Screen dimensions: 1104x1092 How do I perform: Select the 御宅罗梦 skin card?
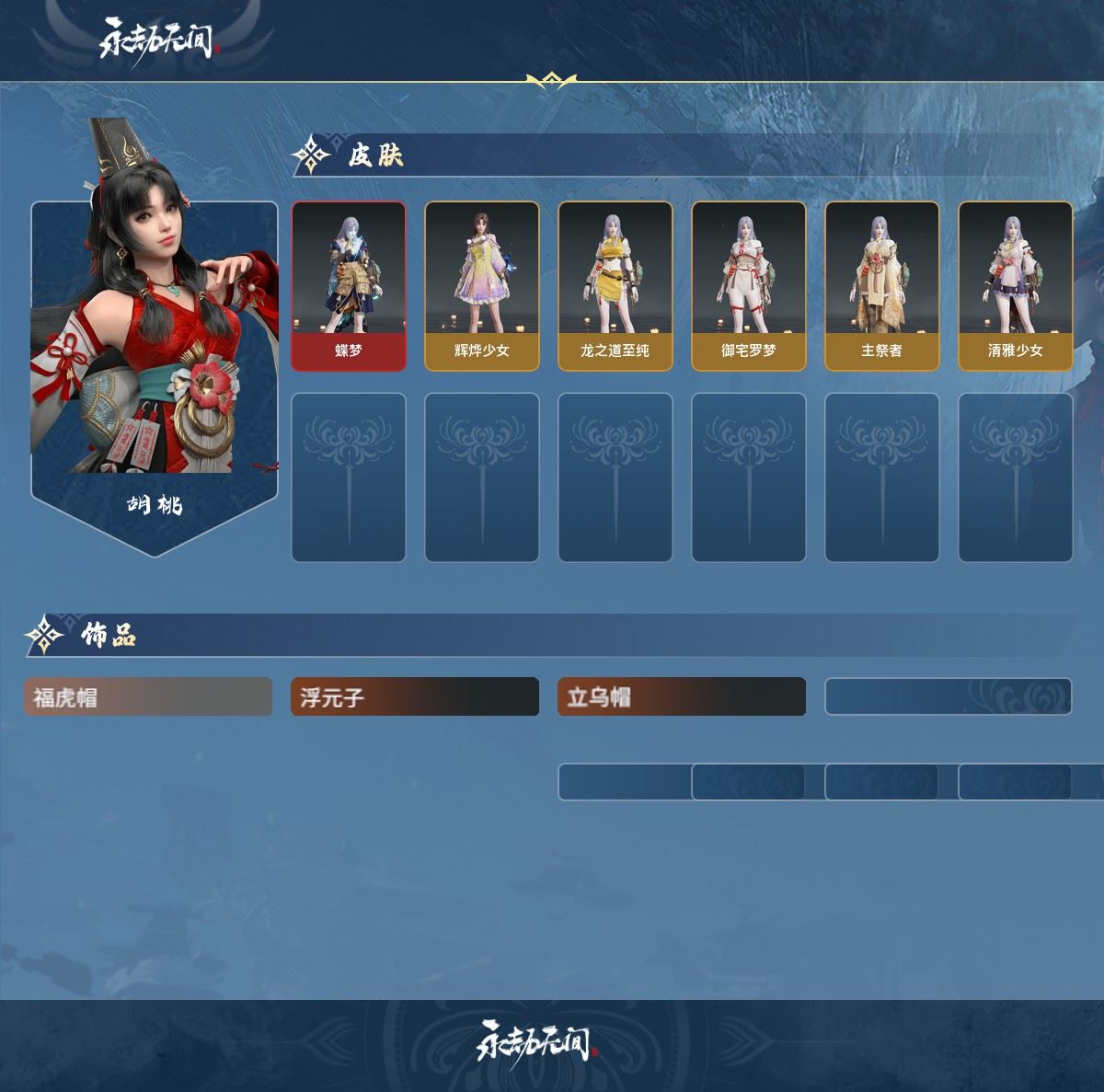point(748,285)
